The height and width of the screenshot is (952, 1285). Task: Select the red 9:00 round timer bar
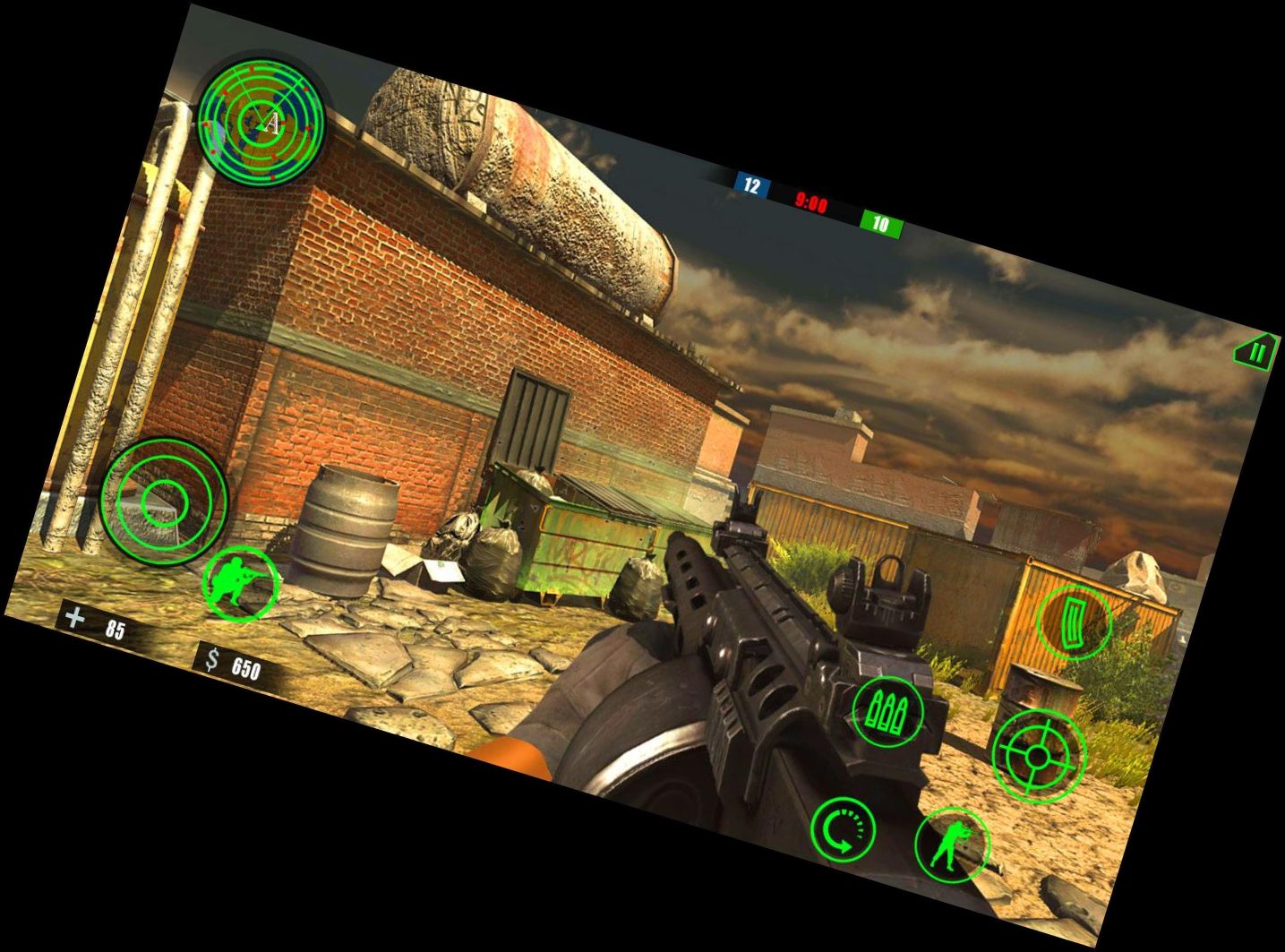(x=811, y=202)
